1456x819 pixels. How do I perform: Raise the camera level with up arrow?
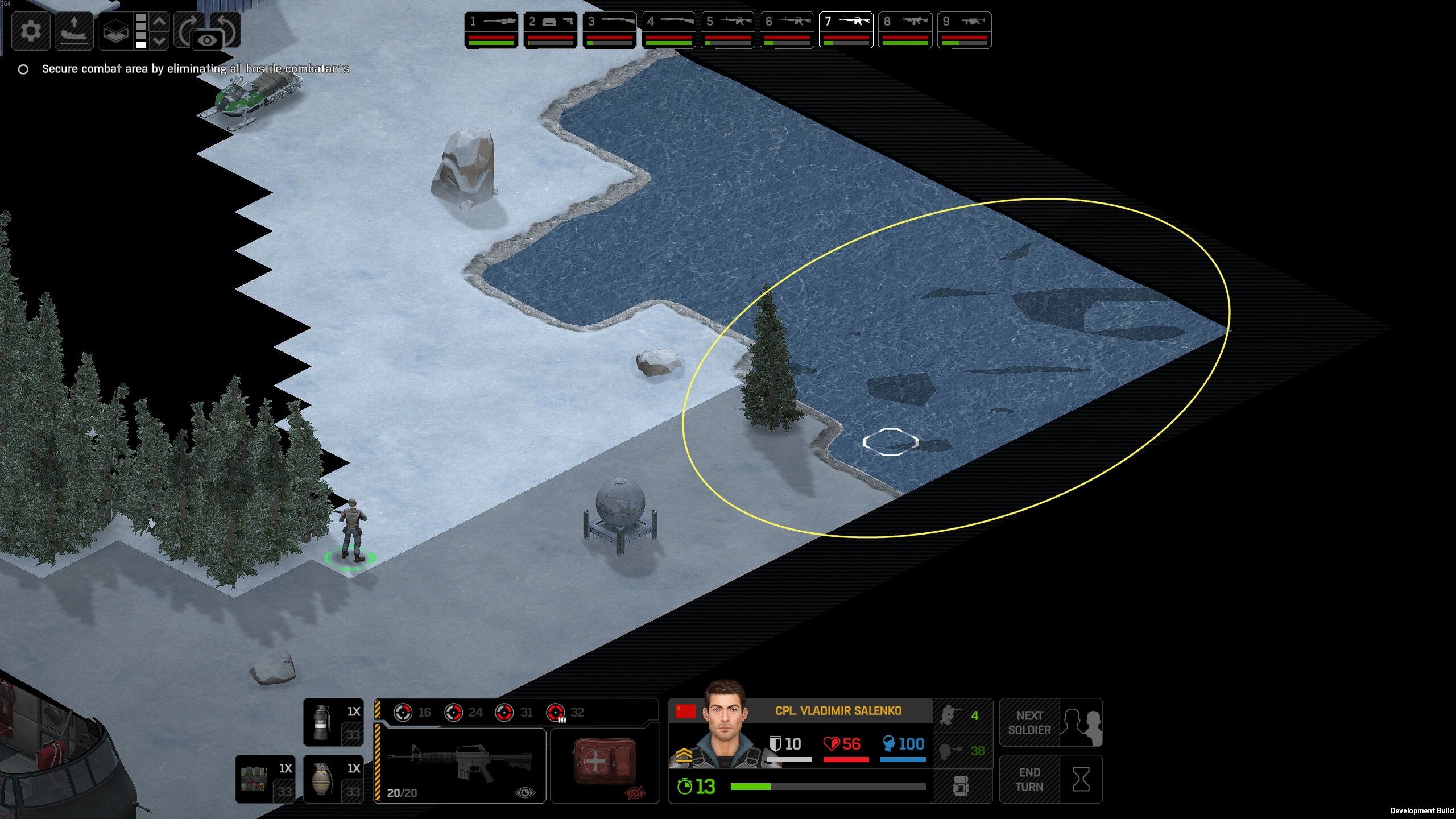pos(160,22)
